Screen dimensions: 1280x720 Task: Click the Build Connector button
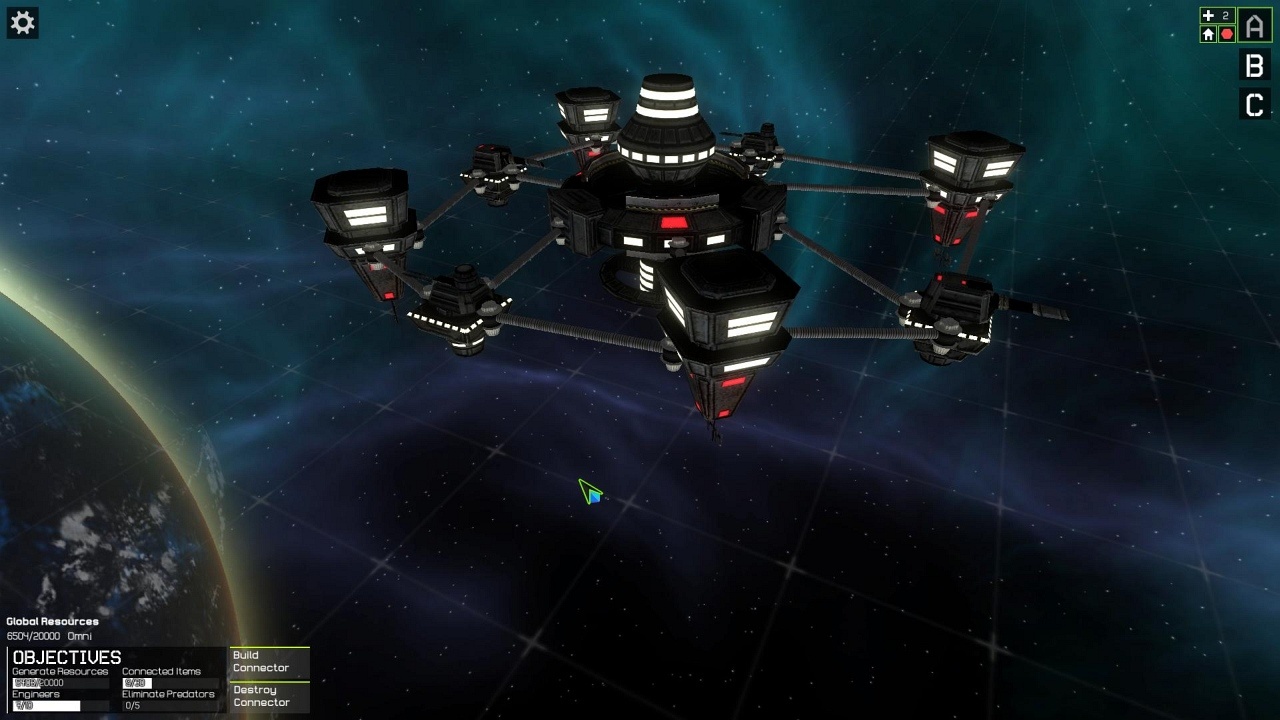(269, 662)
